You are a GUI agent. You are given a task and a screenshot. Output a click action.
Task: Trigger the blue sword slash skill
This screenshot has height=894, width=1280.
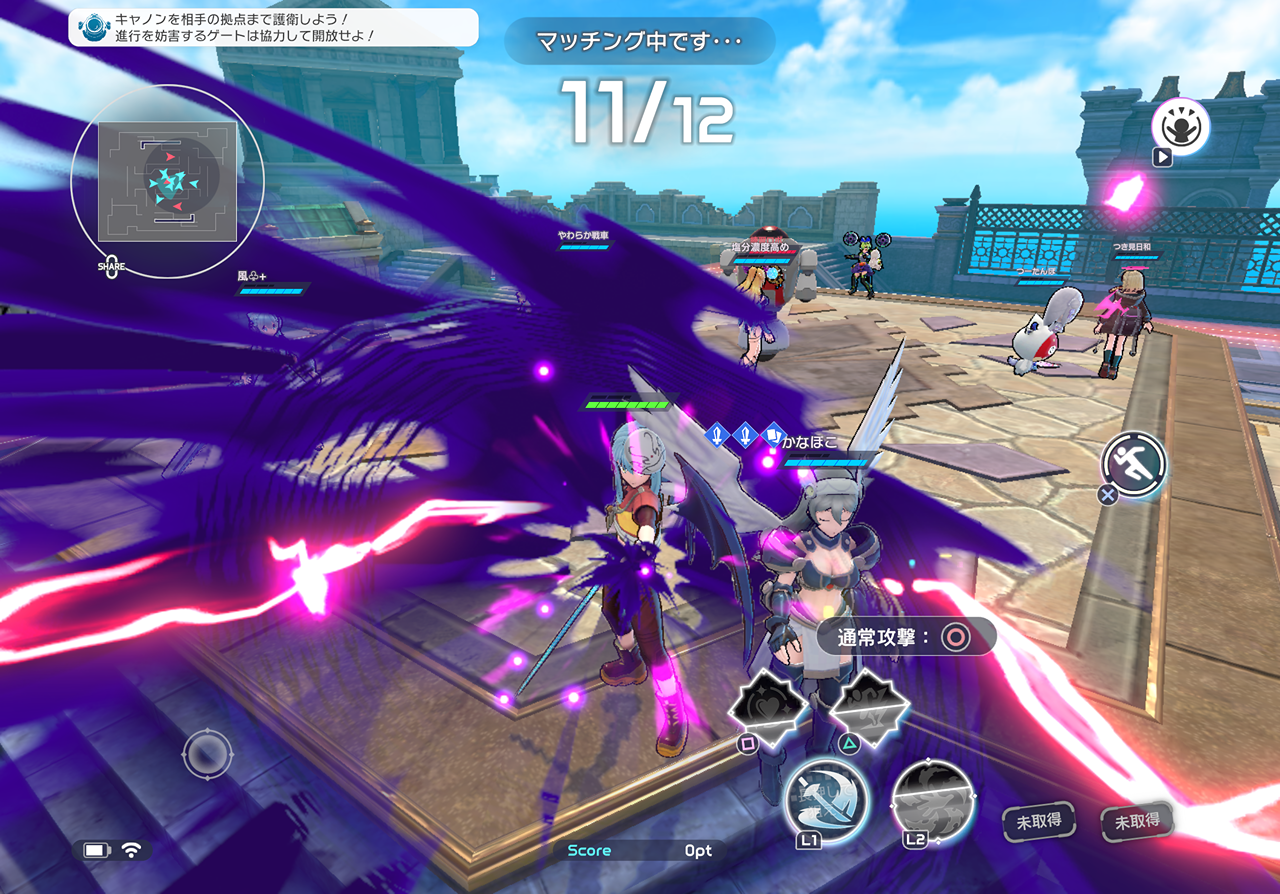826,799
